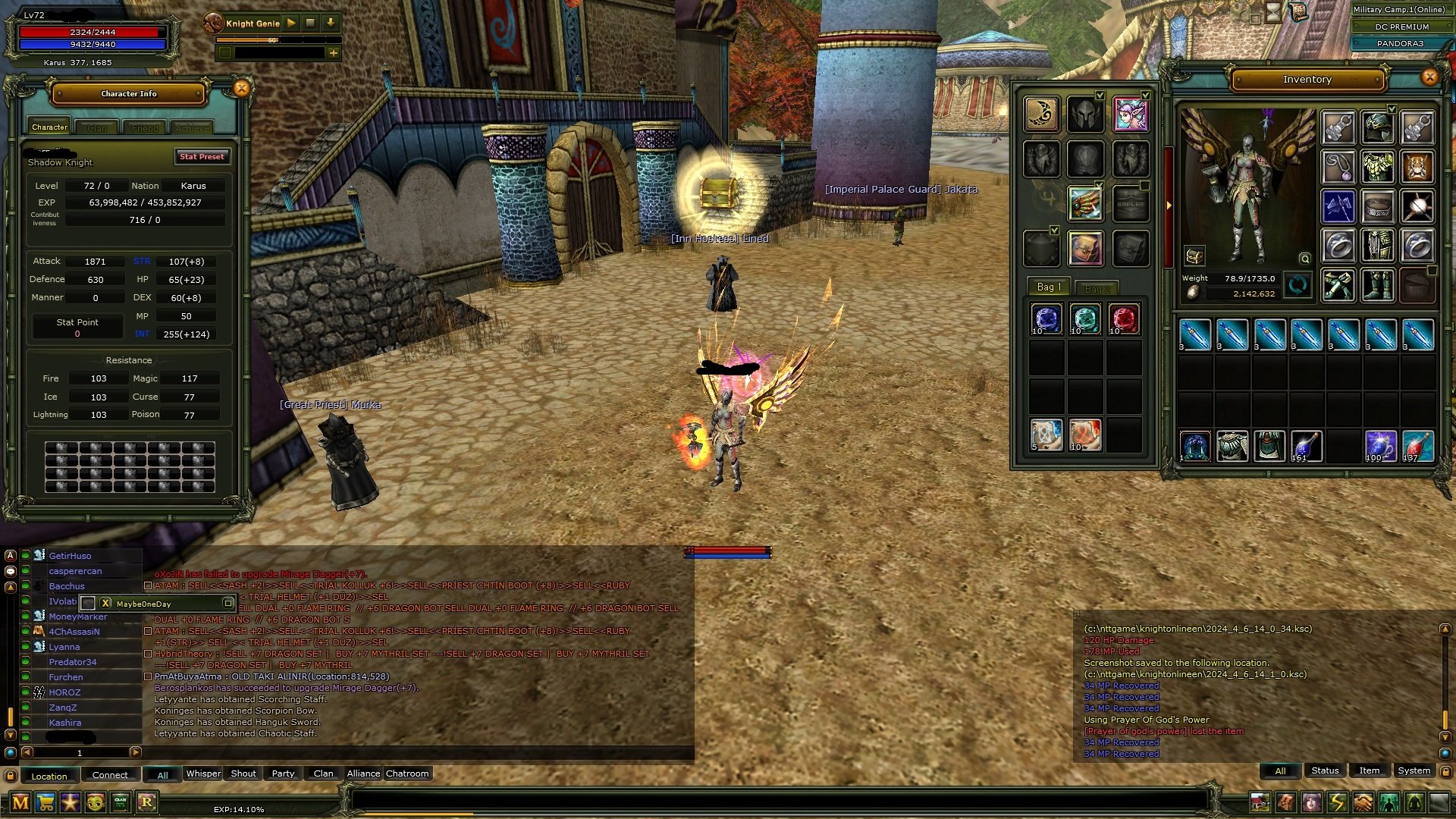
Task: Click the lightning skill icon near bottom-right
Action: tap(1336, 802)
